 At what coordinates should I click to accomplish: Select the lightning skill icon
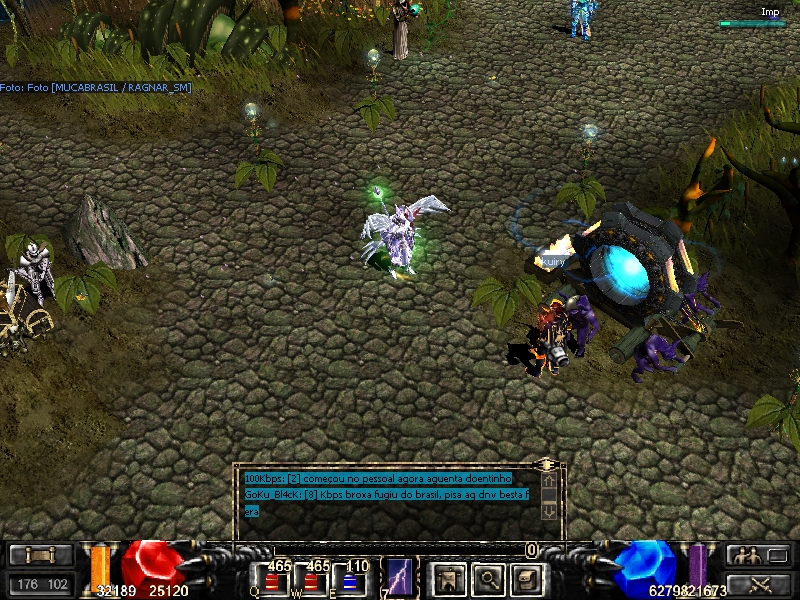(400, 578)
